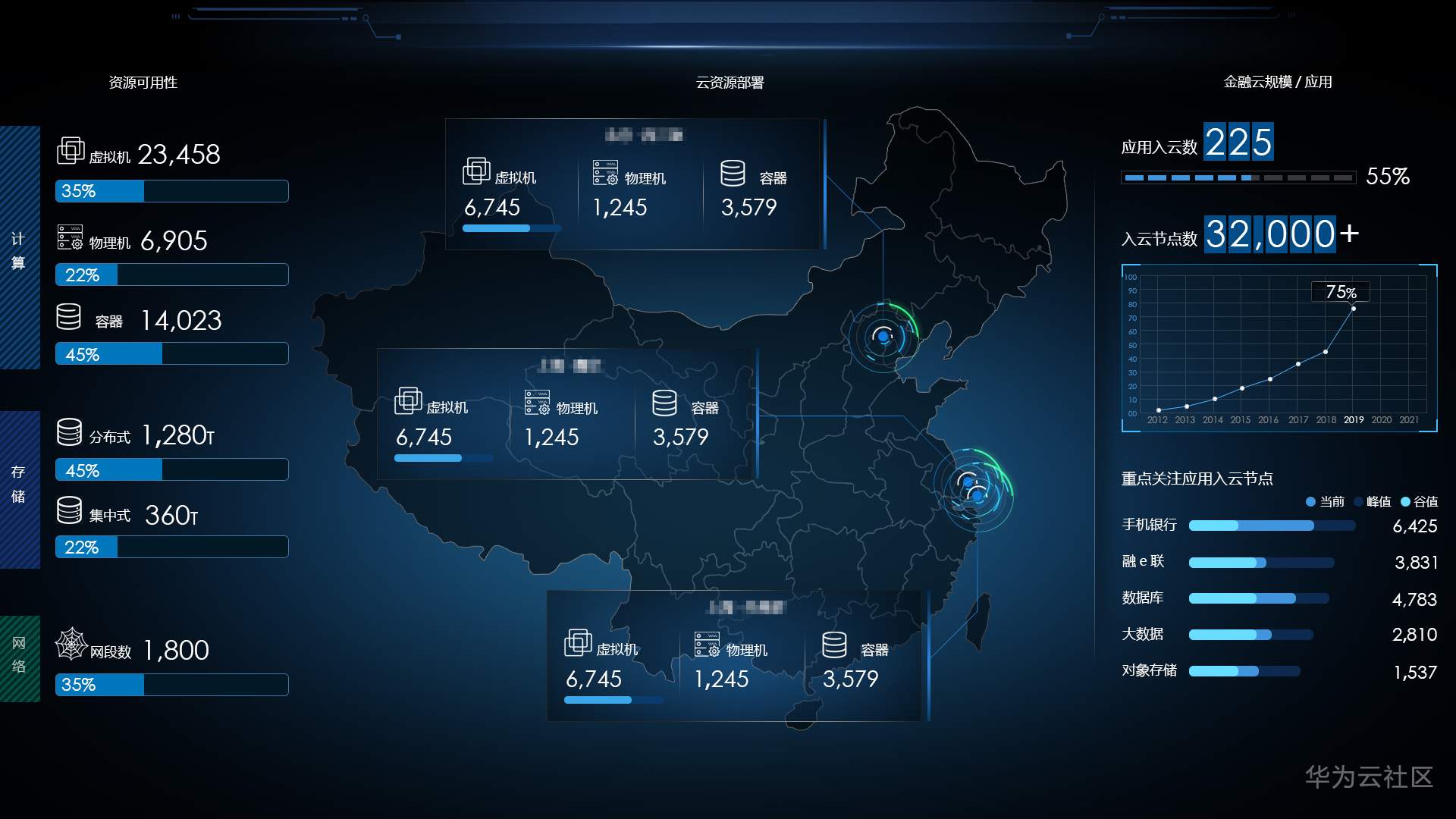Select the eastern map marker near Shanghai
The height and width of the screenshot is (819, 1456).
[x=974, y=489]
